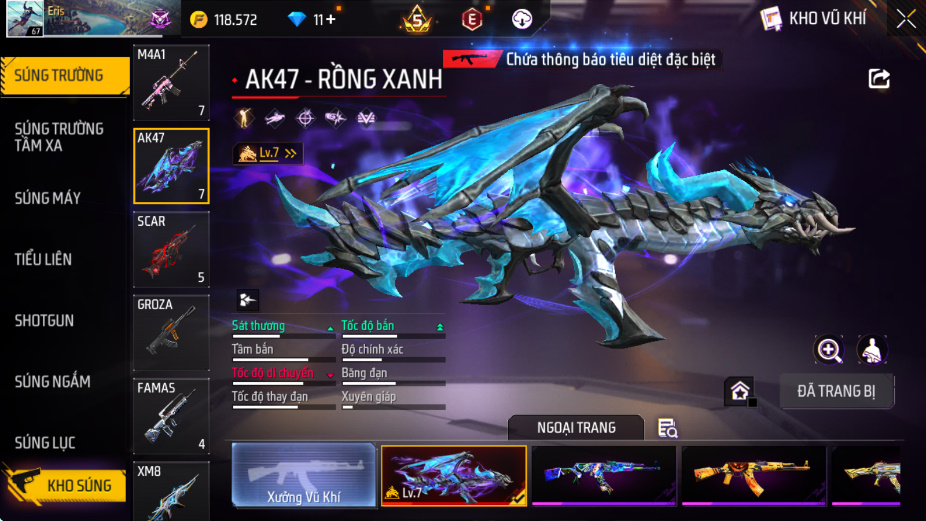Open the SÚNG TRƯỜNG TẦM XA category
926x521 pixels.
60,136
